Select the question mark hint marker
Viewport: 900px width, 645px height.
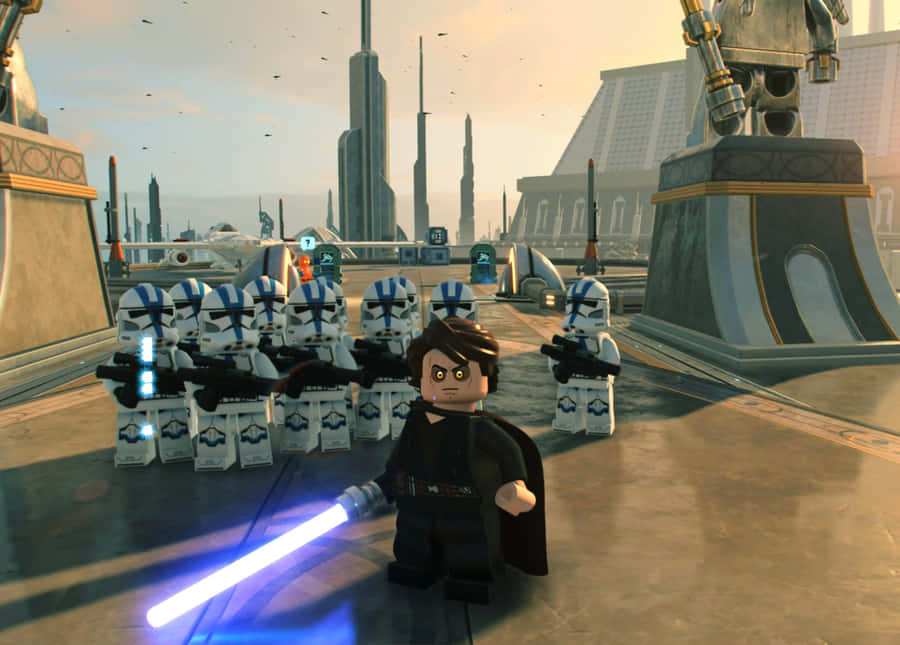click(308, 243)
